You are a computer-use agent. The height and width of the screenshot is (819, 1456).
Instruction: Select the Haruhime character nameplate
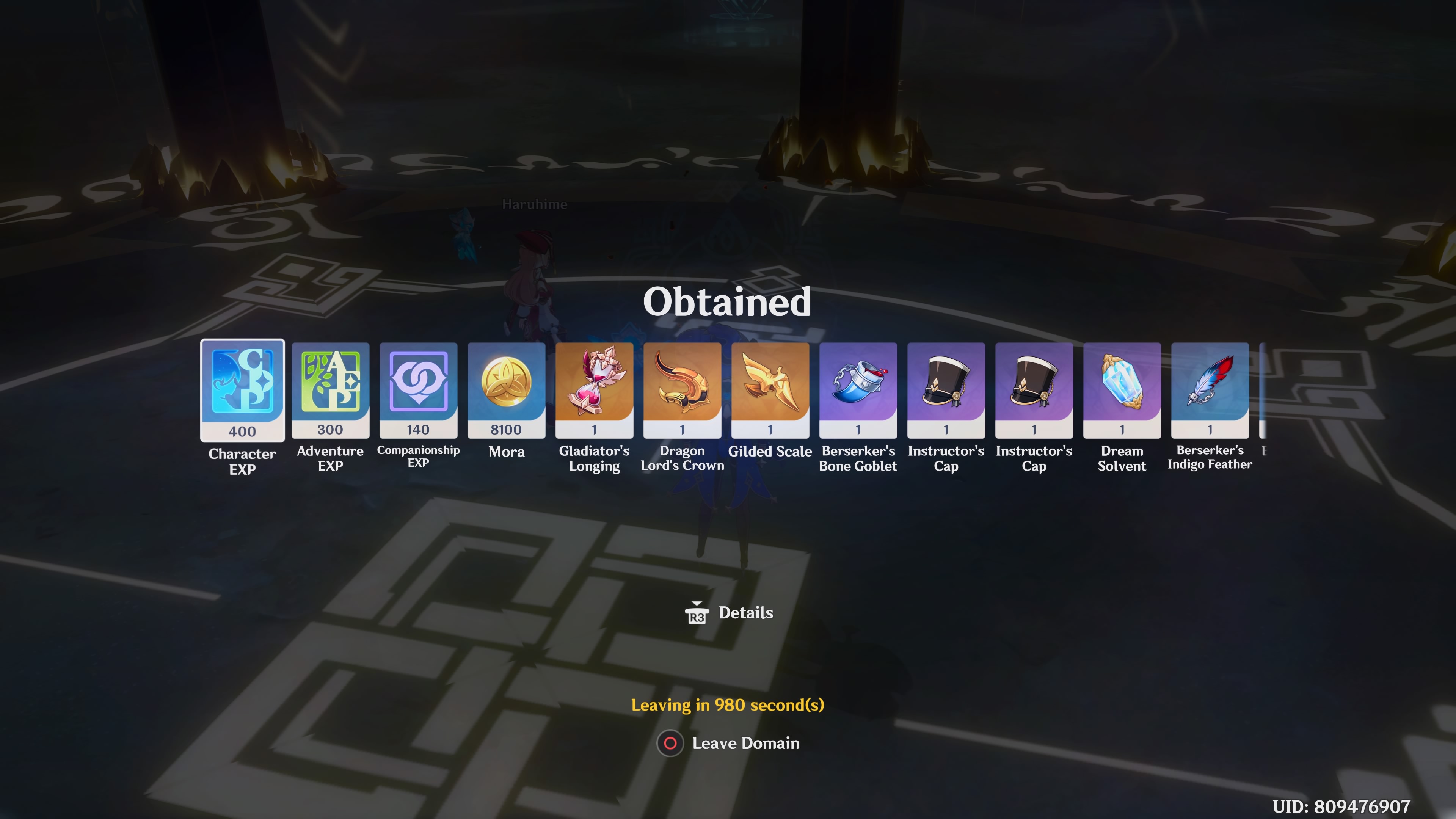point(535,205)
